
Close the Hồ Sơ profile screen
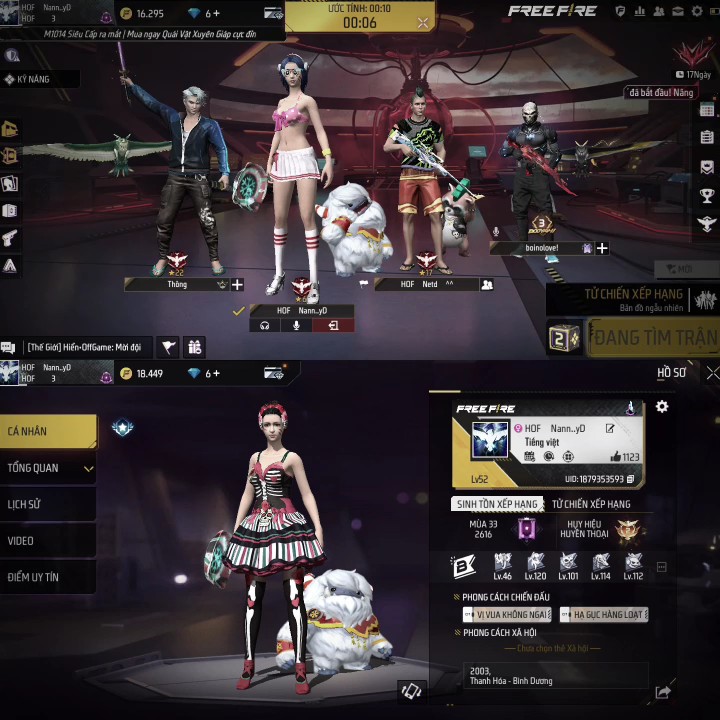pyautogui.click(x=711, y=373)
